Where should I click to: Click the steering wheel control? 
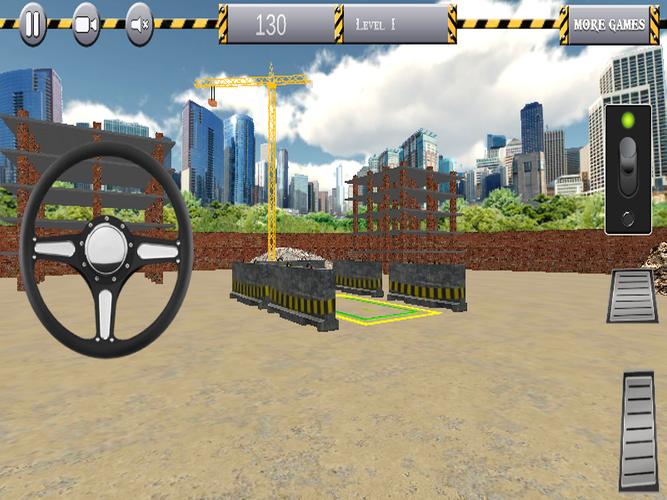point(105,249)
